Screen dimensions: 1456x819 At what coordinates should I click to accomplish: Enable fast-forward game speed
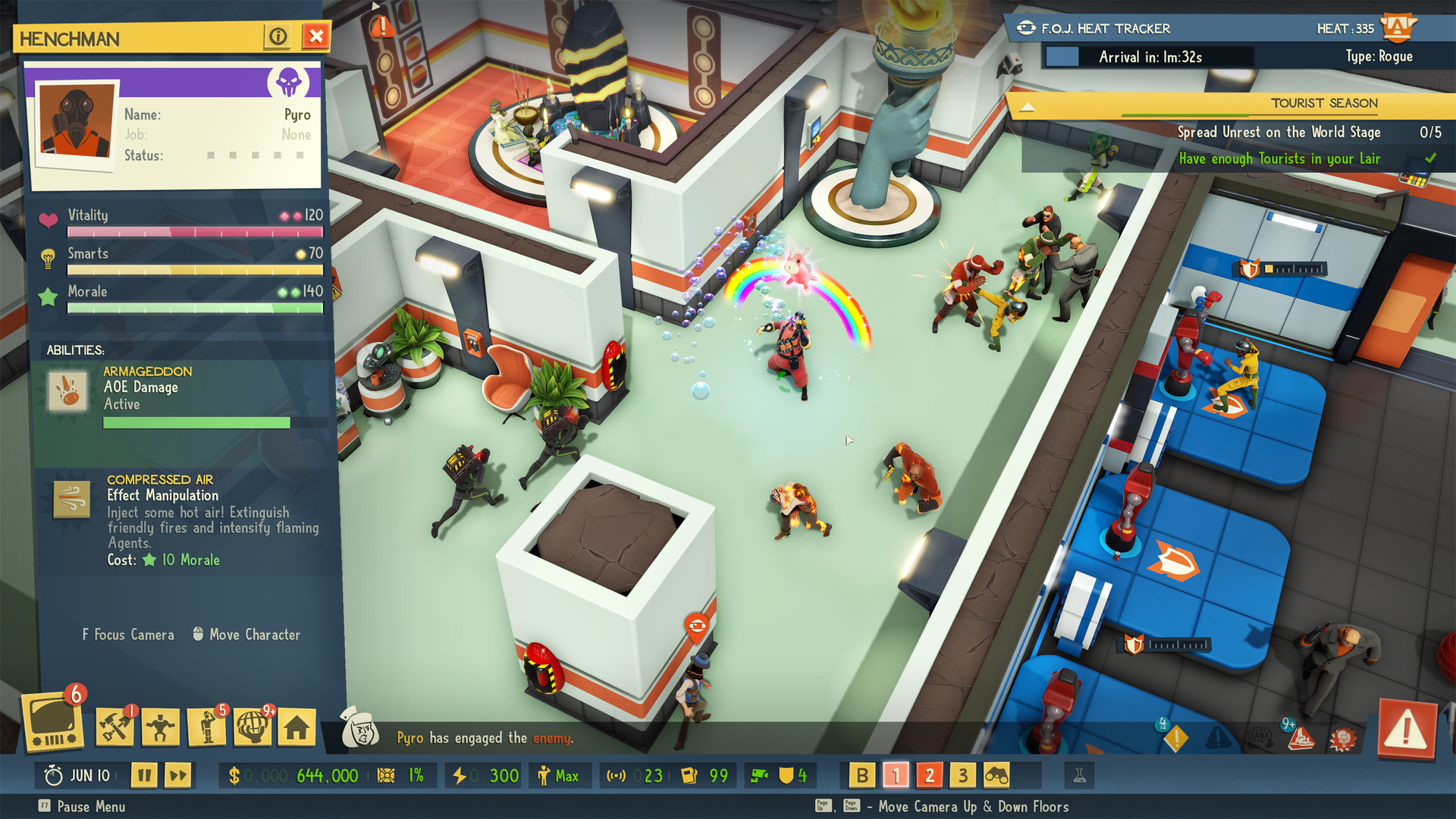click(x=179, y=775)
